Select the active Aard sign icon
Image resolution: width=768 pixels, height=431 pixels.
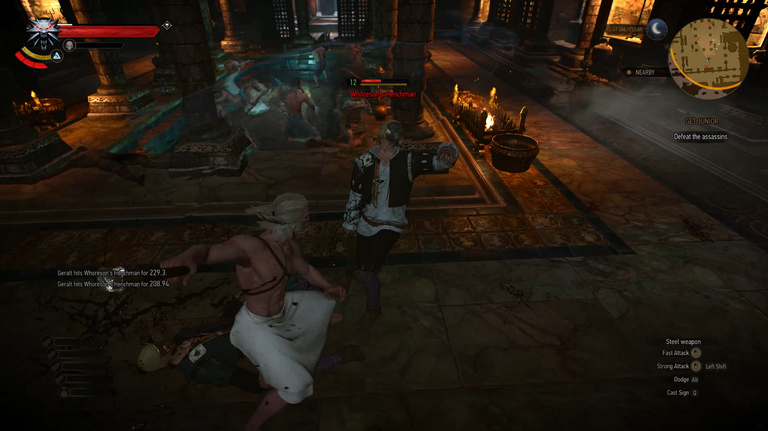coord(58,56)
